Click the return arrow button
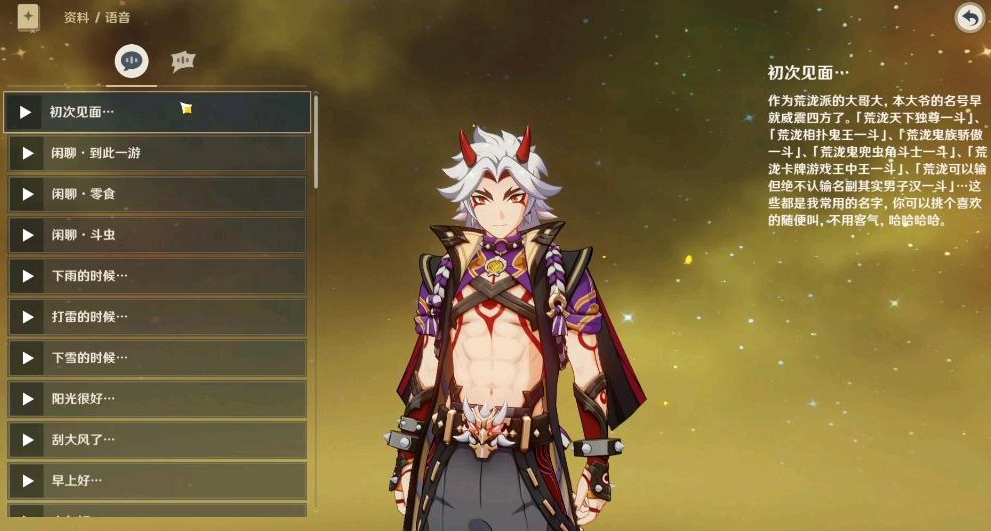The image size is (991, 531). (x=969, y=18)
